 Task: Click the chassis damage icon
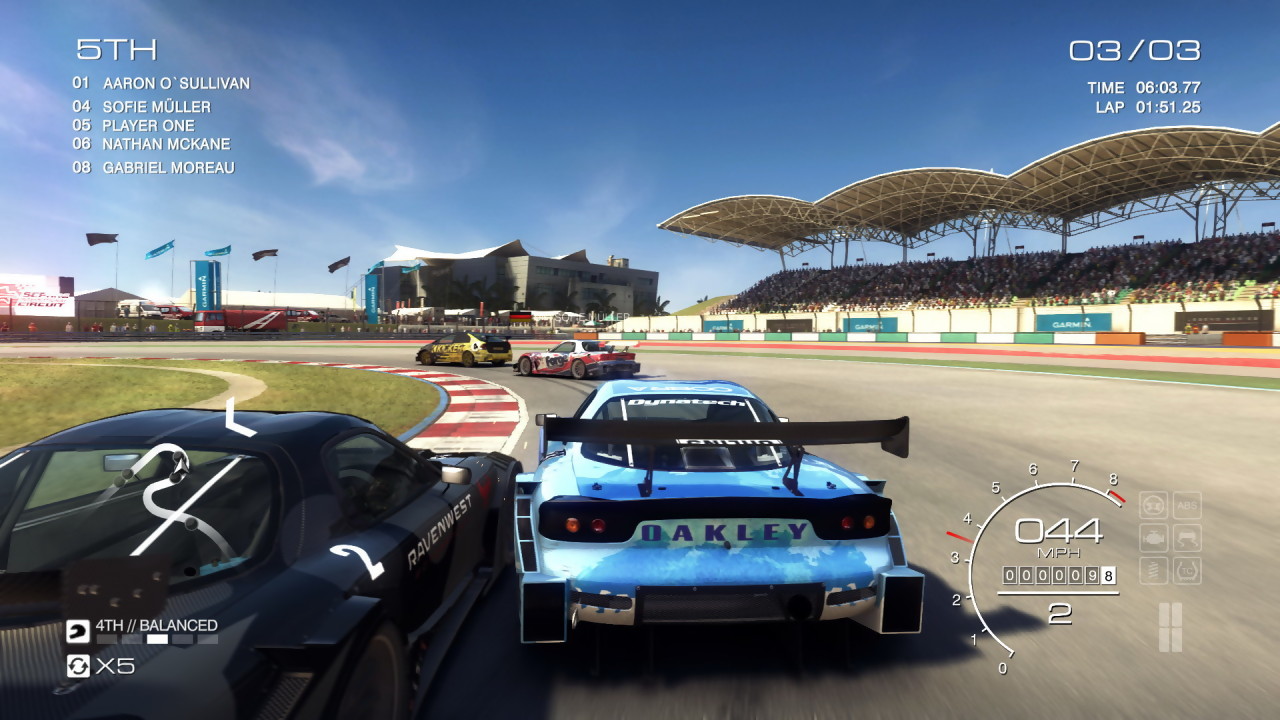[x=1187, y=536]
